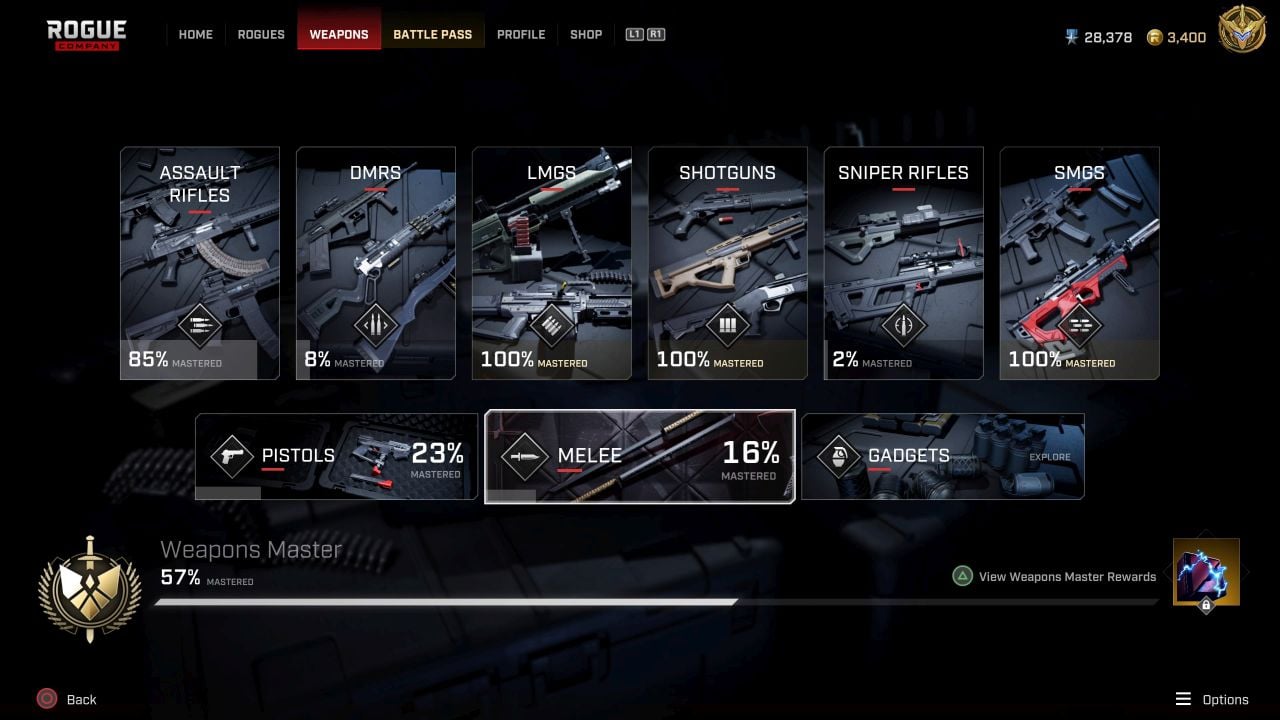Switch to the Rogues tab
1280x720 pixels.
tap(261, 34)
